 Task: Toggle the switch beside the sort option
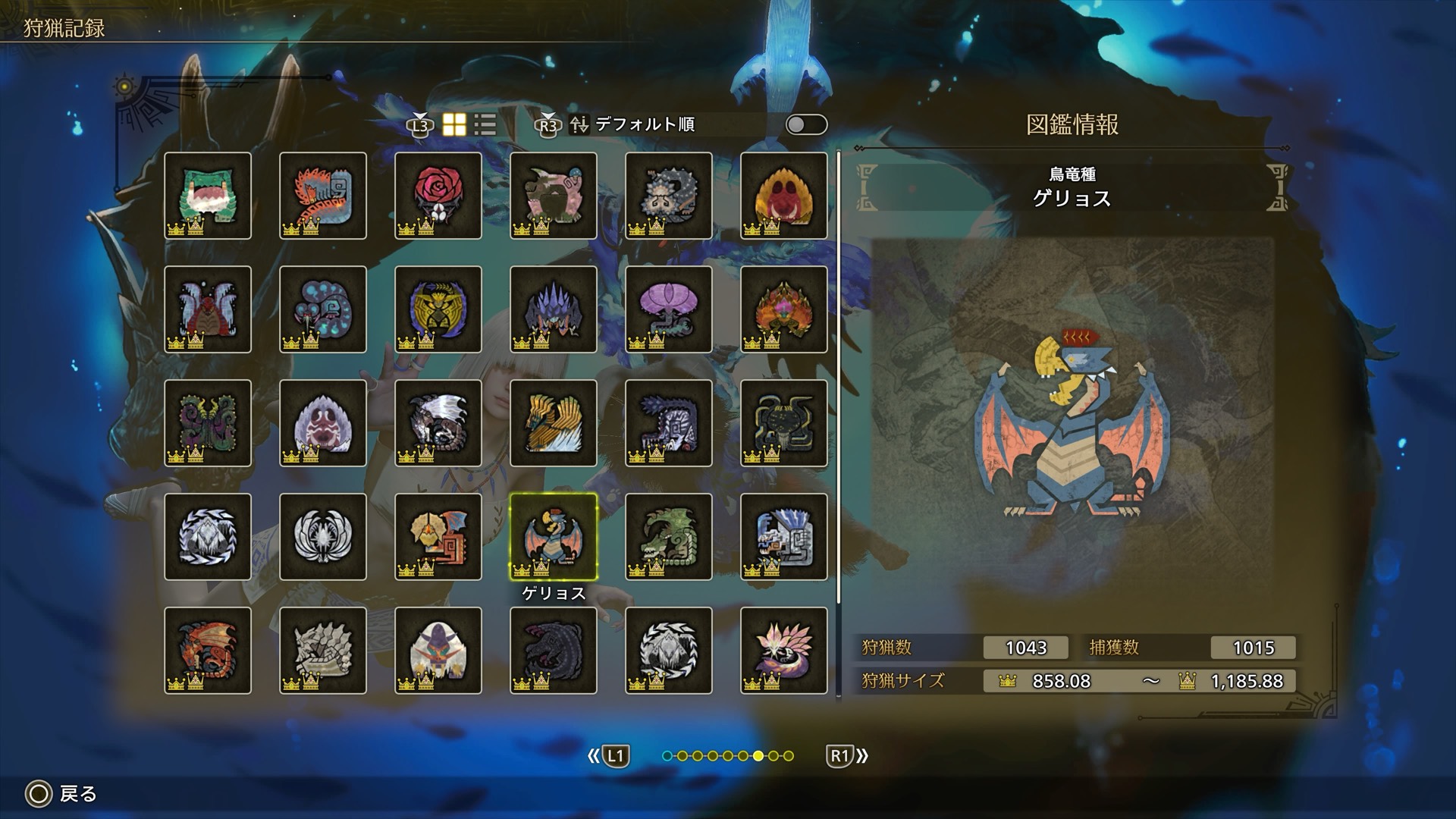(x=806, y=125)
